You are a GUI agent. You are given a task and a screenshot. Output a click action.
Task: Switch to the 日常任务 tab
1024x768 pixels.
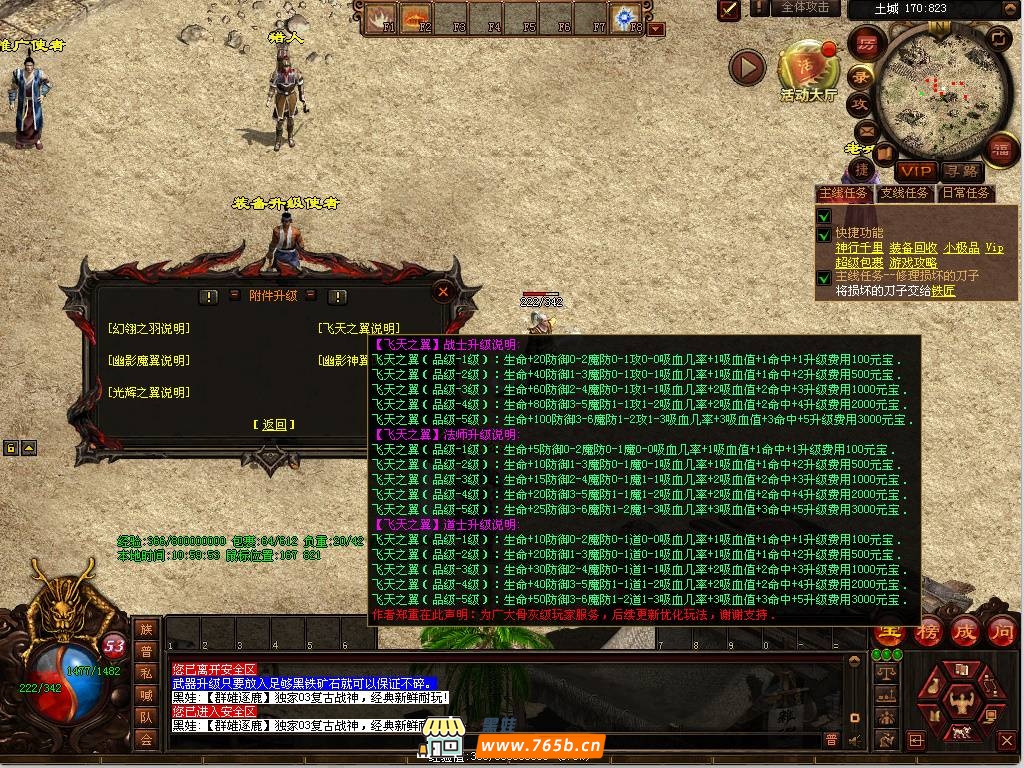[x=965, y=193]
